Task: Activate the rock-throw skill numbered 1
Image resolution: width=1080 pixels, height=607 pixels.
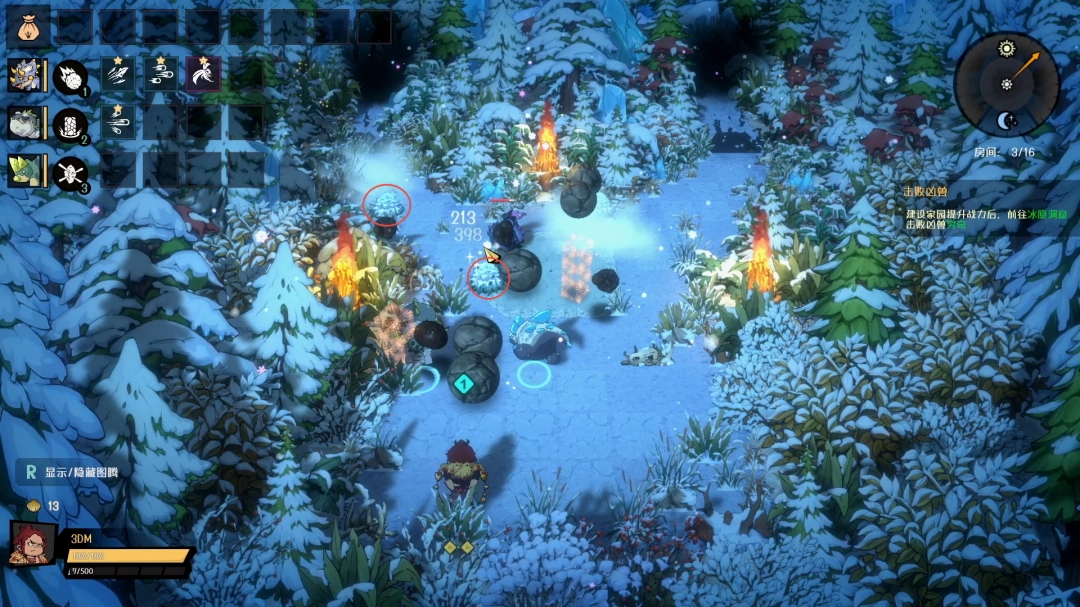Action: click(x=71, y=77)
